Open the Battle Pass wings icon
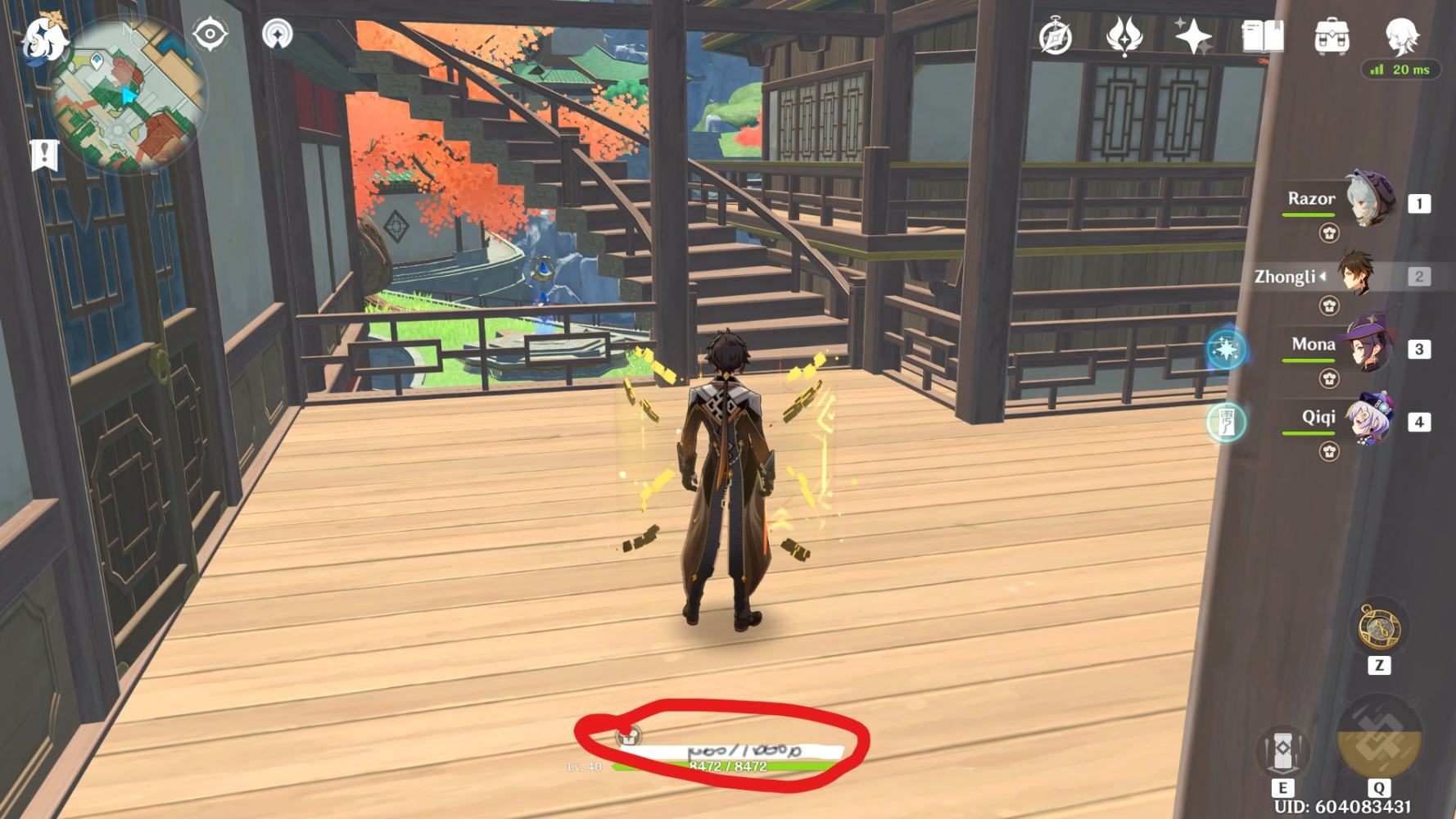 tap(1127, 36)
